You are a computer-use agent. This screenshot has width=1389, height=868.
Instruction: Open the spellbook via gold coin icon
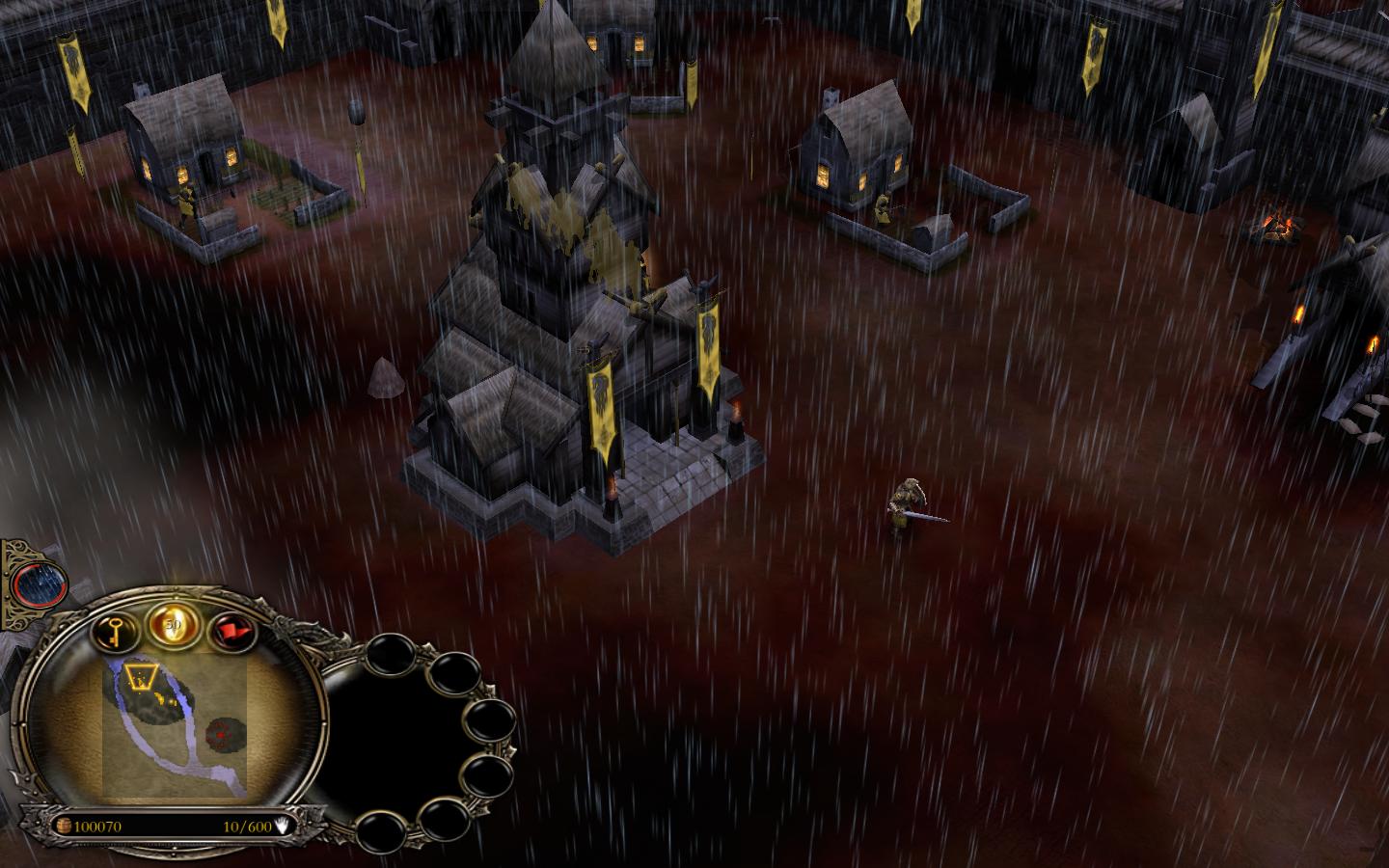coord(175,622)
